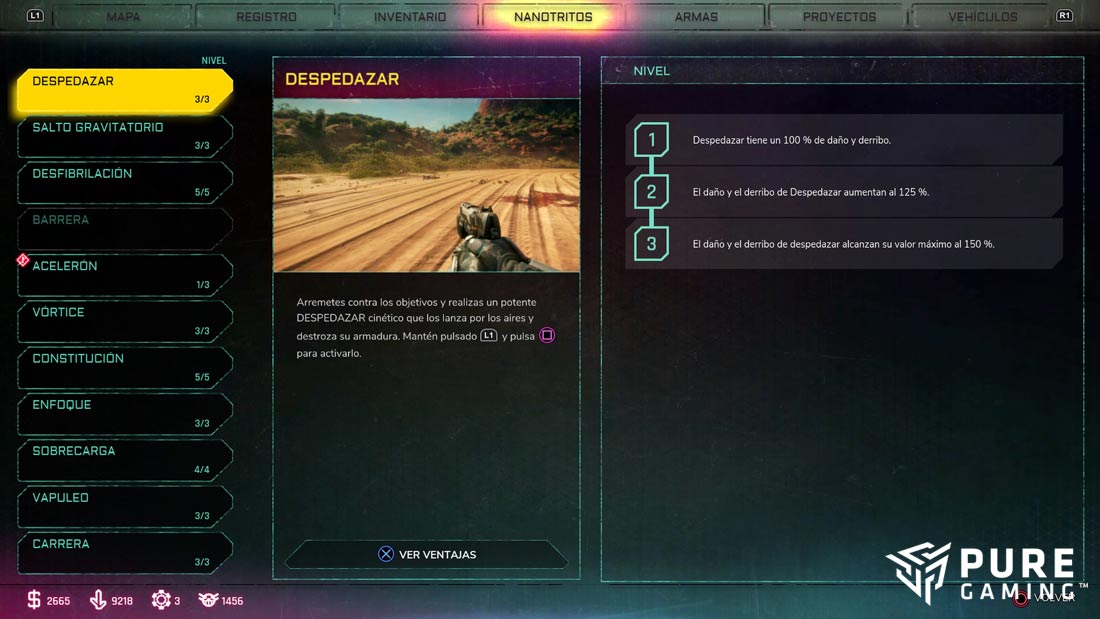The height and width of the screenshot is (619, 1100).
Task: Choose the Salto Gravitatorio ability
Action: click(125, 136)
